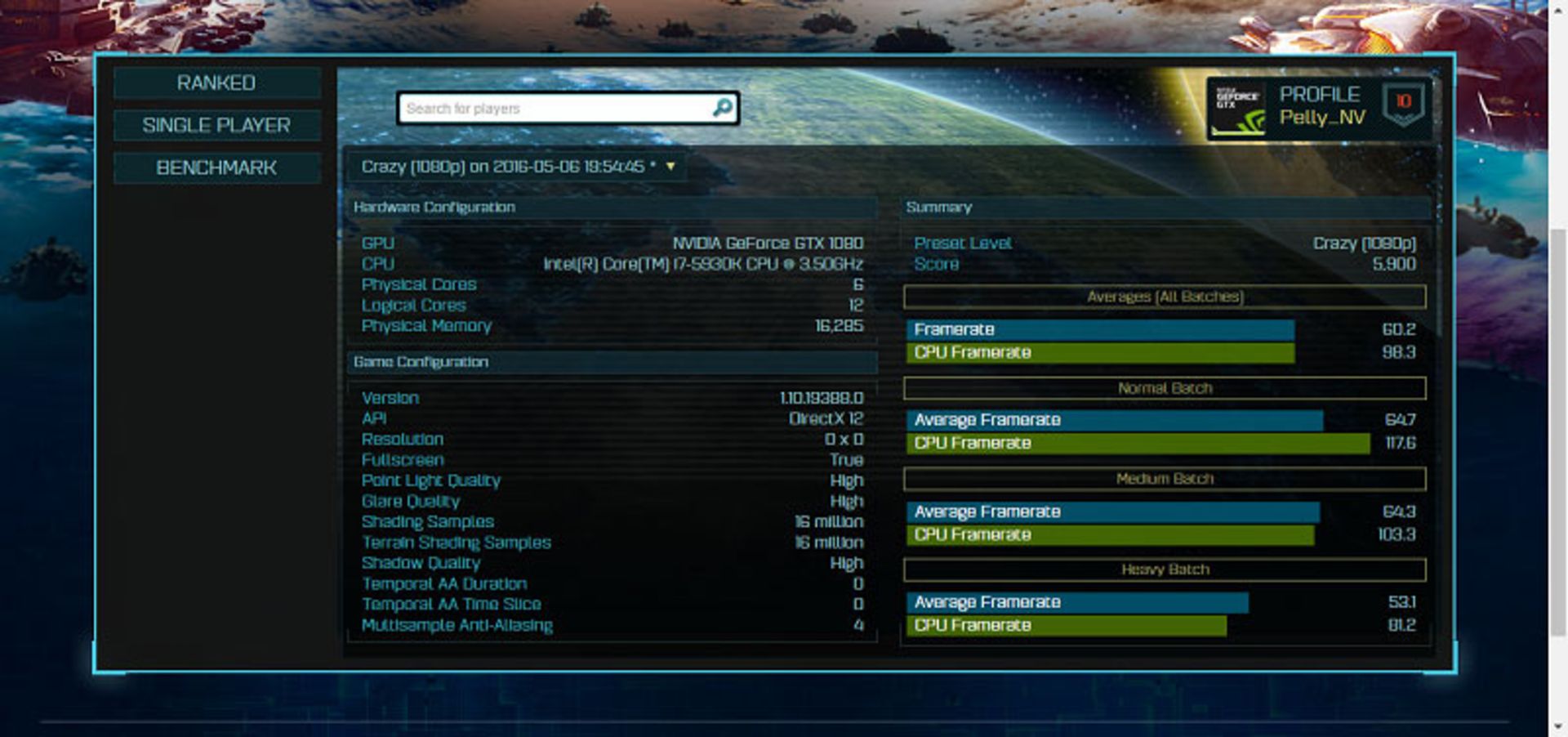This screenshot has width=1568, height=737.
Task: Click the green CPU Framerate bar under Heavy Batch
Action: point(1062,625)
